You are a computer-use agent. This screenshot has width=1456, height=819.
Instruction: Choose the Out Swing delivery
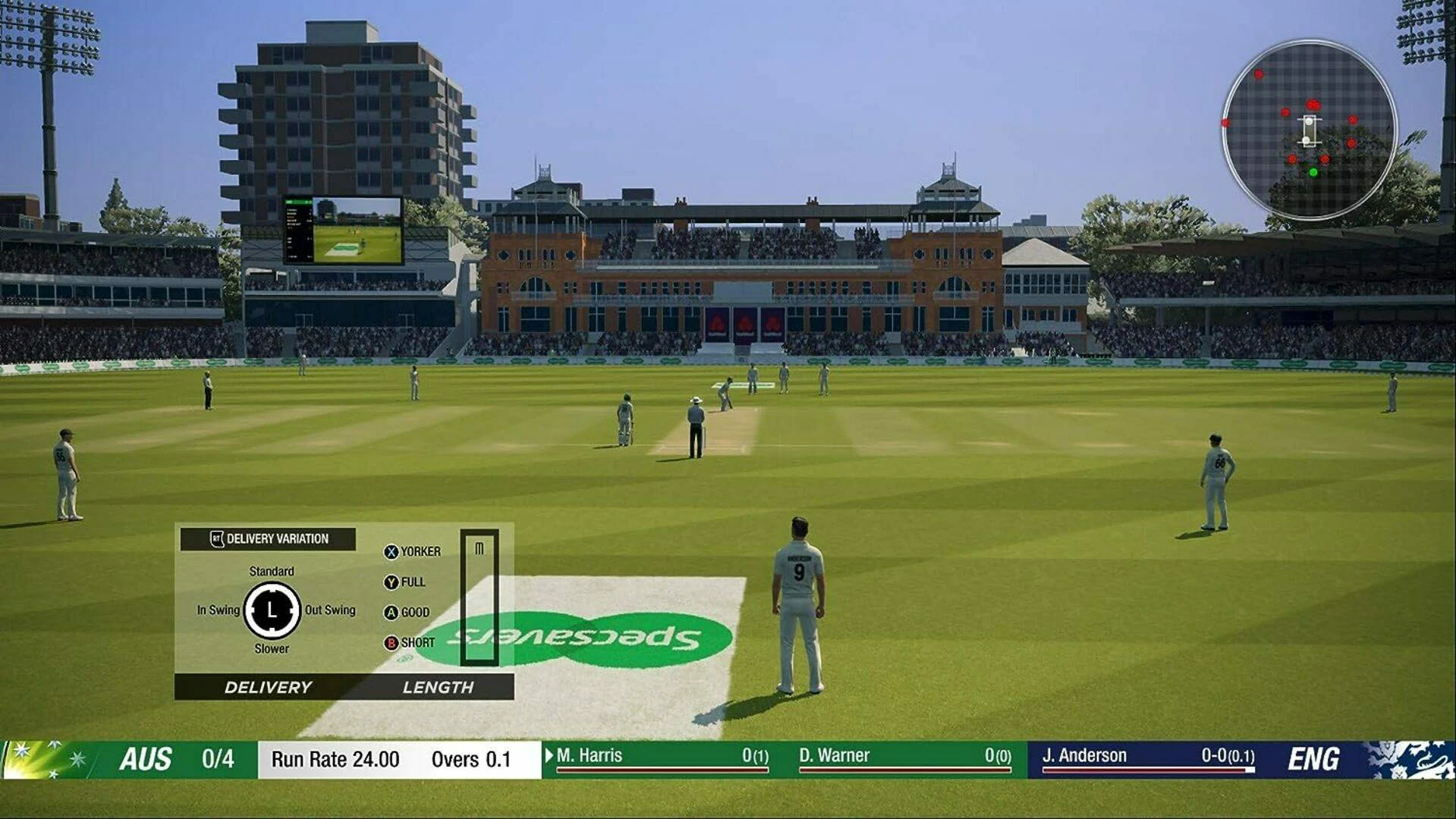click(330, 610)
